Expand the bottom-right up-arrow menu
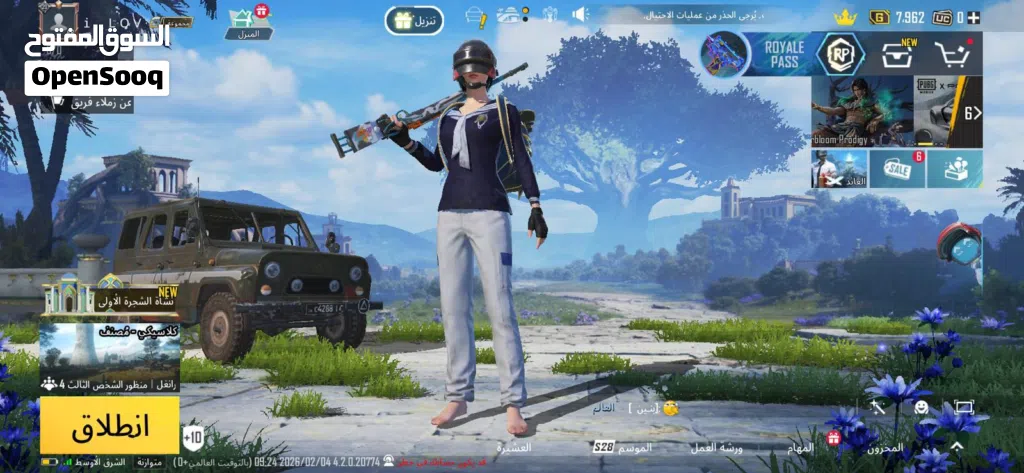Image resolution: width=1024 pixels, height=473 pixels. (x=958, y=446)
